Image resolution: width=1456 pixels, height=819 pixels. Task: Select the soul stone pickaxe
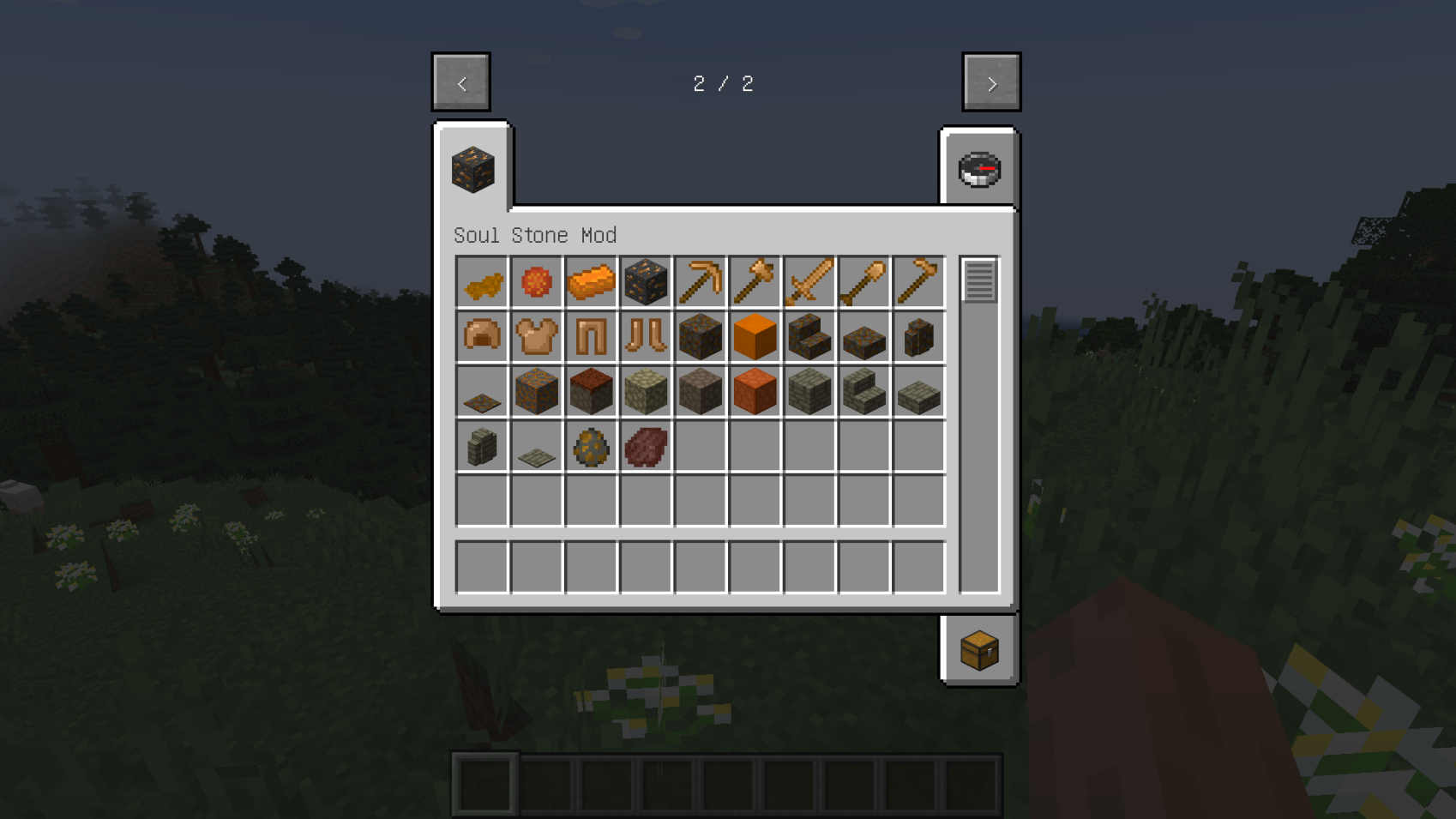click(x=701, y=282)
